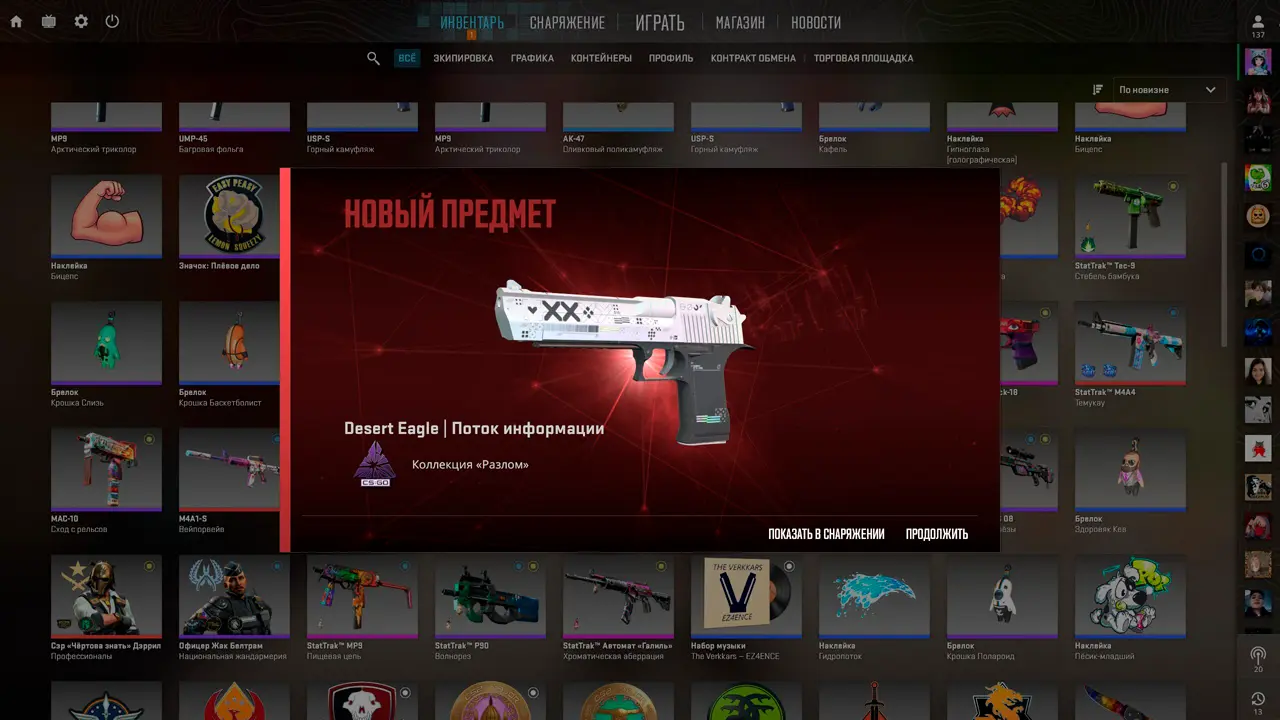Select the Графика inventory filter
Screen dimensions: 1280x720
click(x=532, y=58)
